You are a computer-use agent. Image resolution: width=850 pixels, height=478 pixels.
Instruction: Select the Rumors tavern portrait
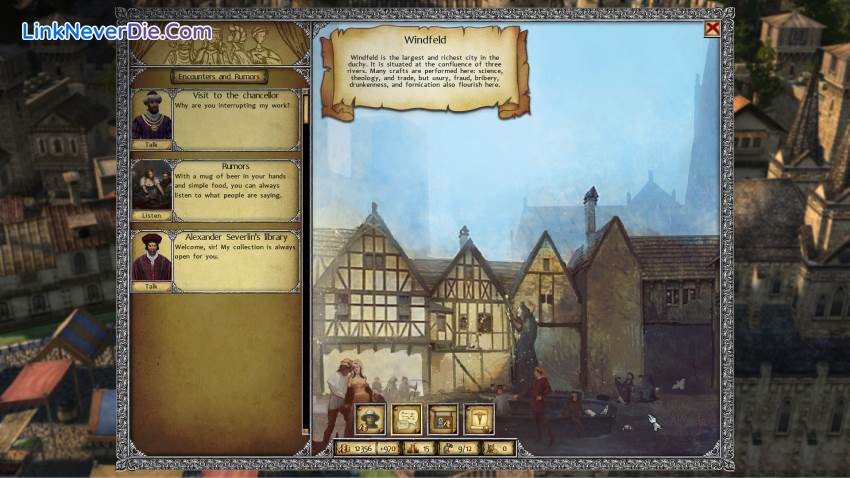[x=152, y=185]
